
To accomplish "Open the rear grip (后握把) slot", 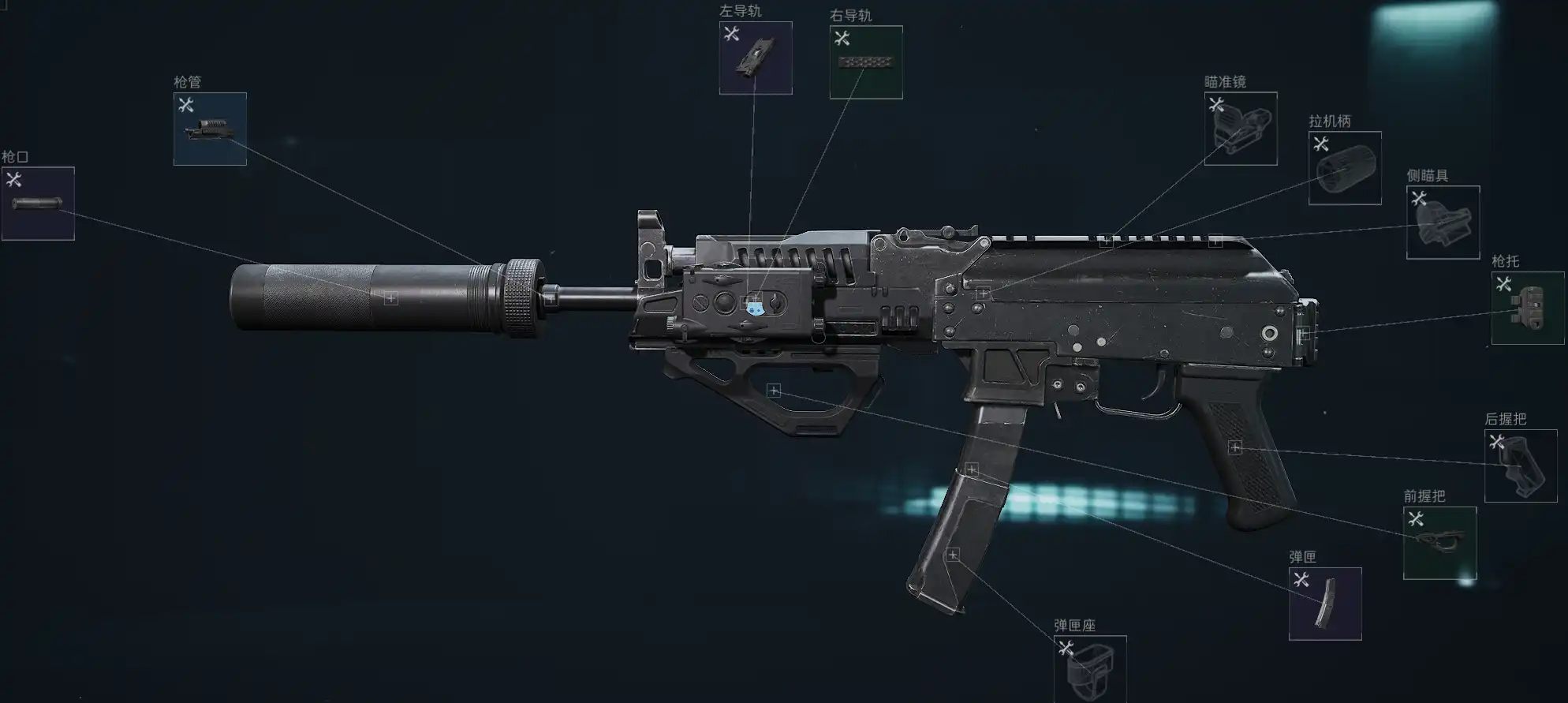I will pyautogui.click(x=1521, y=466).
